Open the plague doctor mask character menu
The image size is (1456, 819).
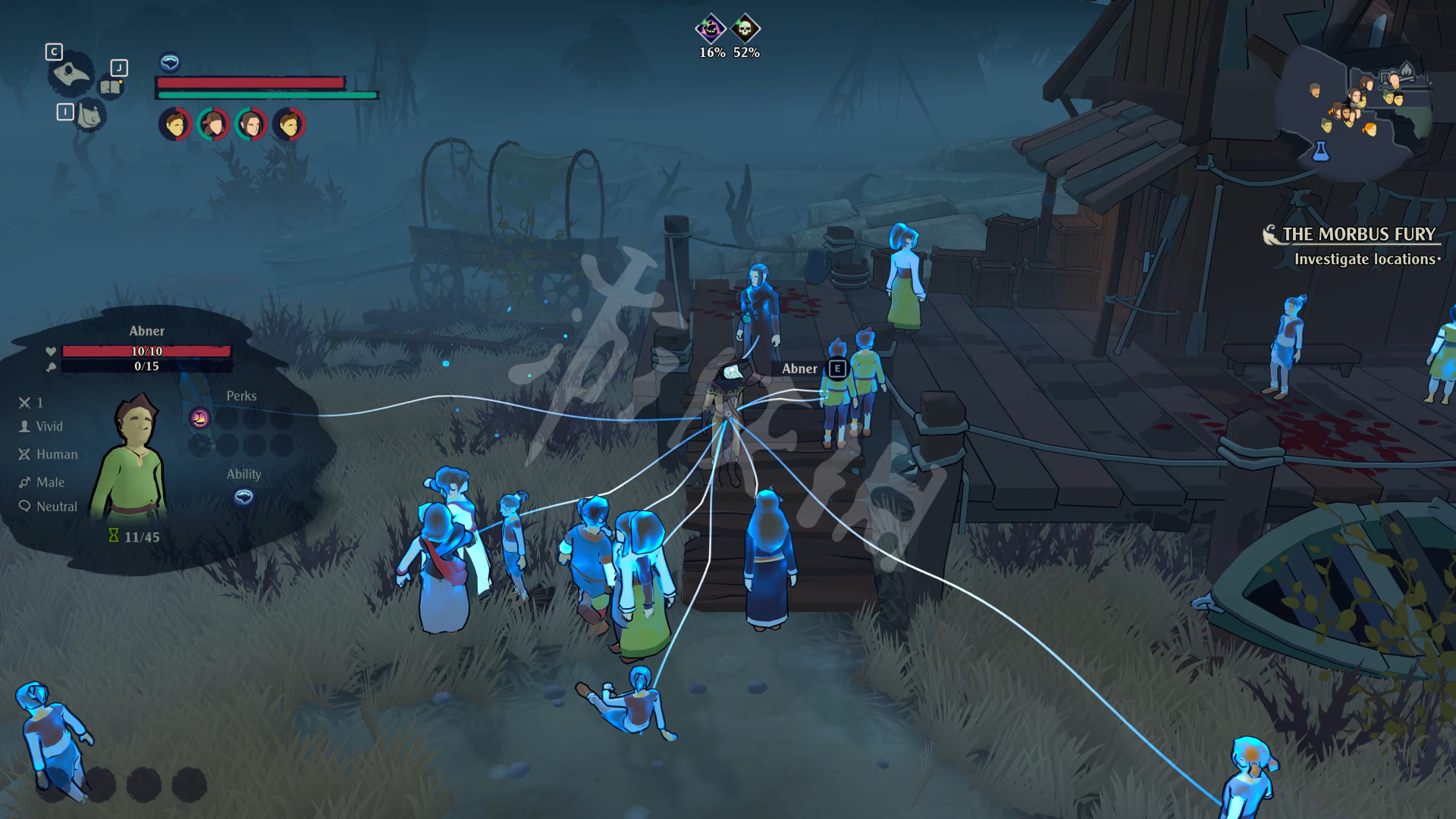point(72,74)
